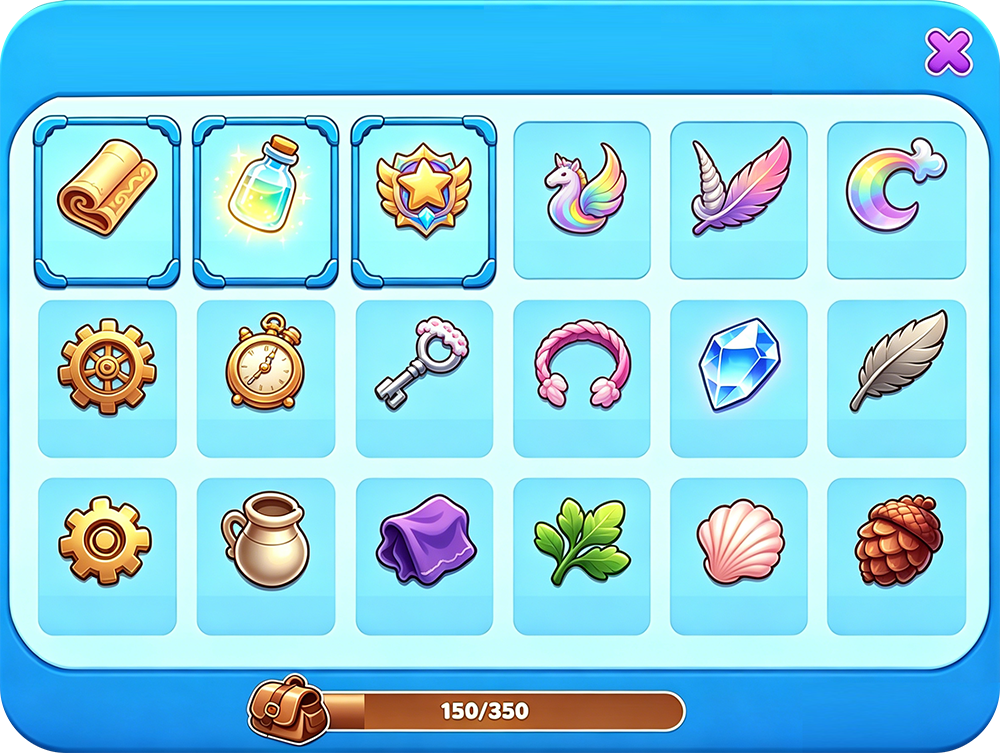Pick the winged star badge
1000x753 pixels.
[424, 199]
